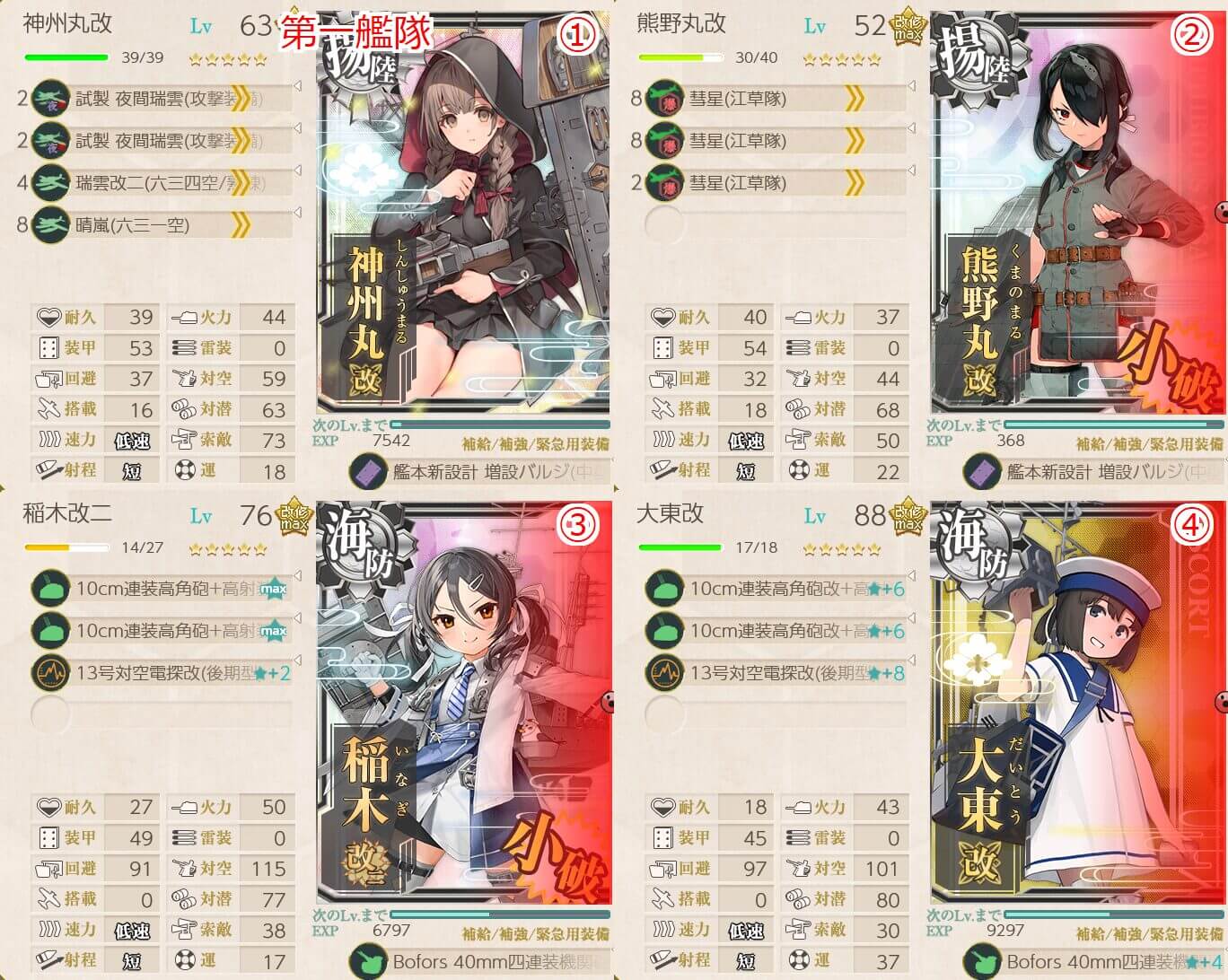
Task: Toggle the 低速 speed badge on 神州丸改
Action: click(131, 440)
